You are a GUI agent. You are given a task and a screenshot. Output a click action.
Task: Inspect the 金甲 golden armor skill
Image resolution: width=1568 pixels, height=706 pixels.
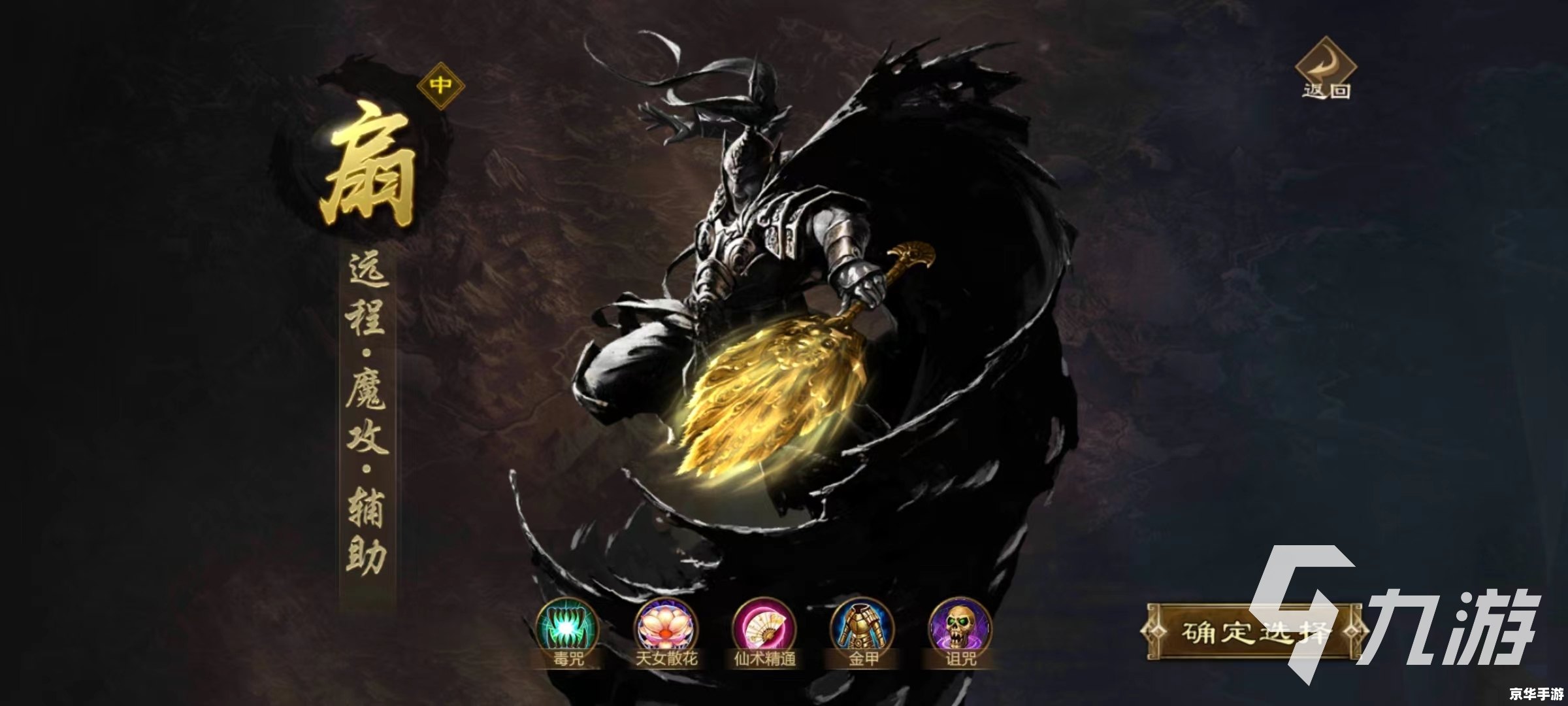[862, 628]
